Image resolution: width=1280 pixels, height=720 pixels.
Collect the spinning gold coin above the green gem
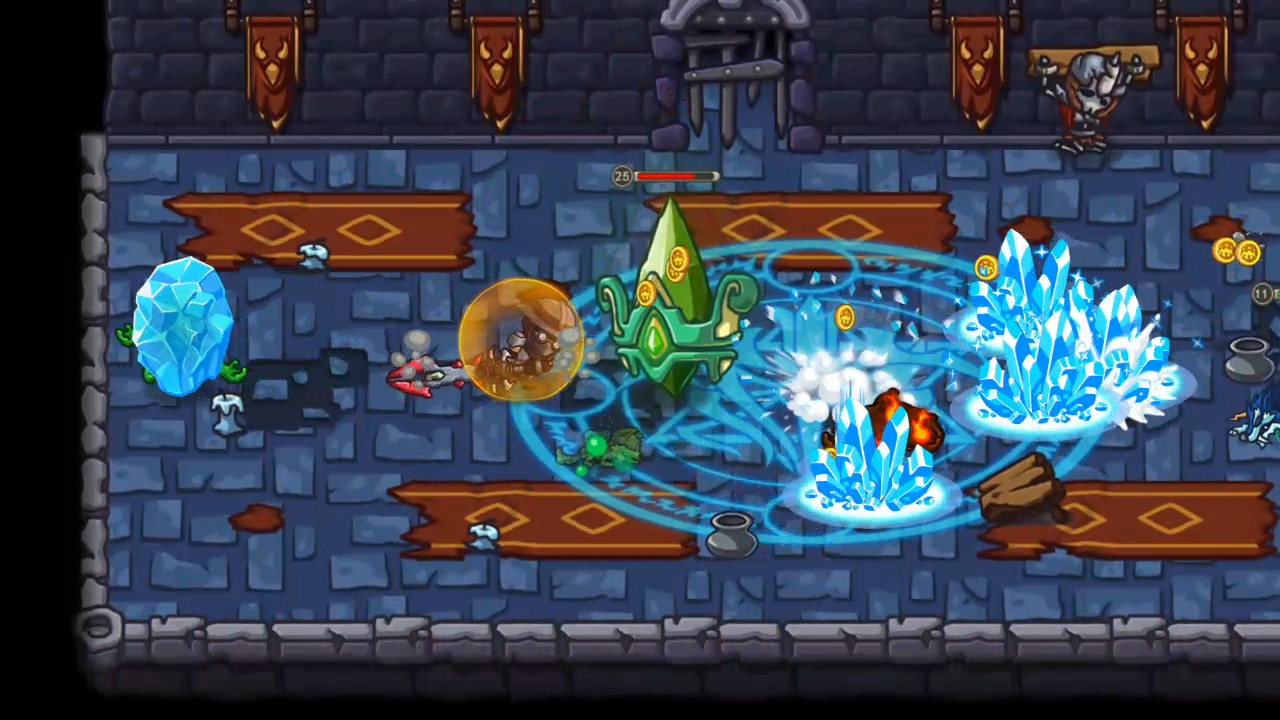click(678, 260)
